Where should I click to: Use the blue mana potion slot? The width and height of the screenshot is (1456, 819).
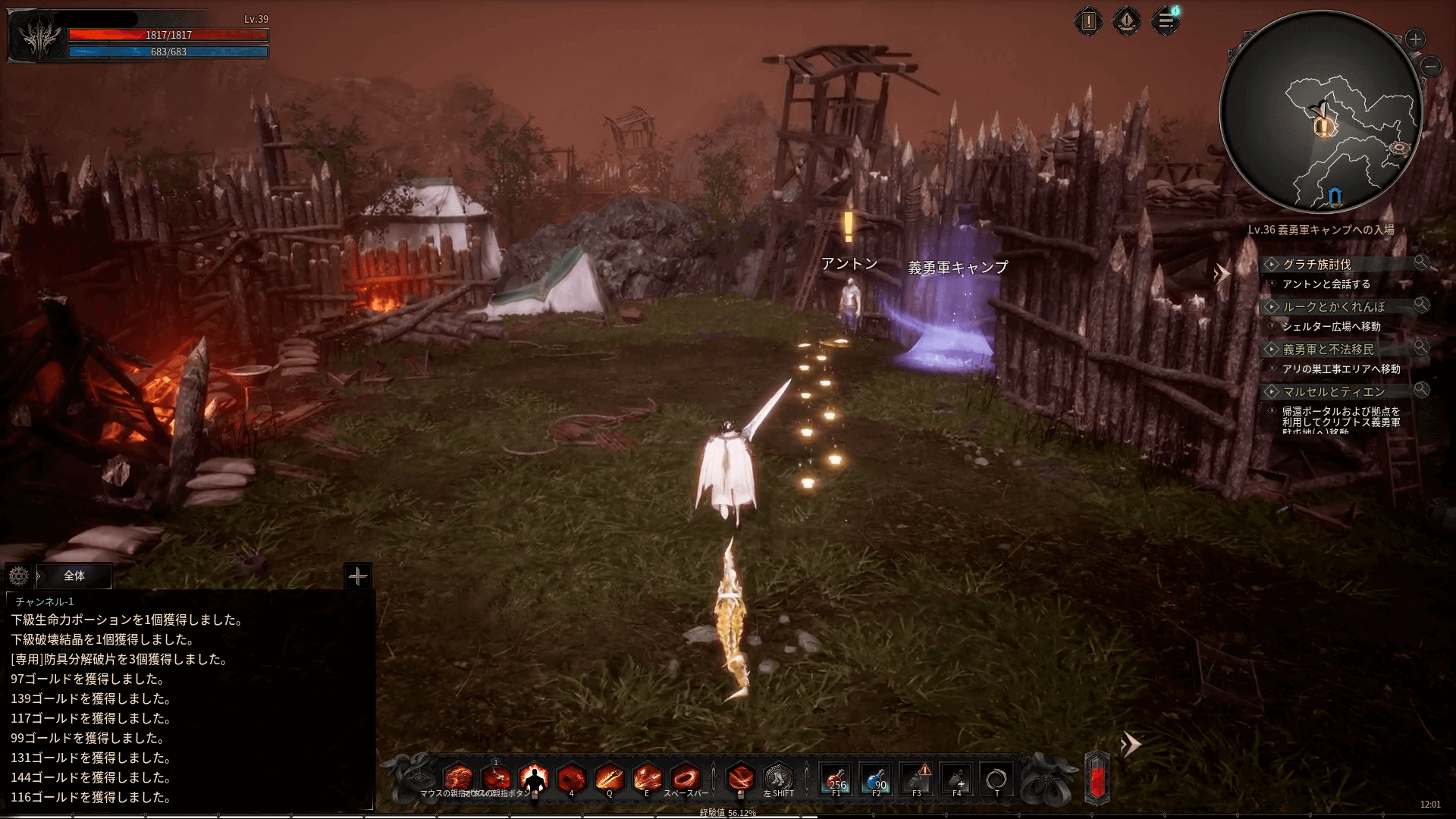click(x=877, y=779)
